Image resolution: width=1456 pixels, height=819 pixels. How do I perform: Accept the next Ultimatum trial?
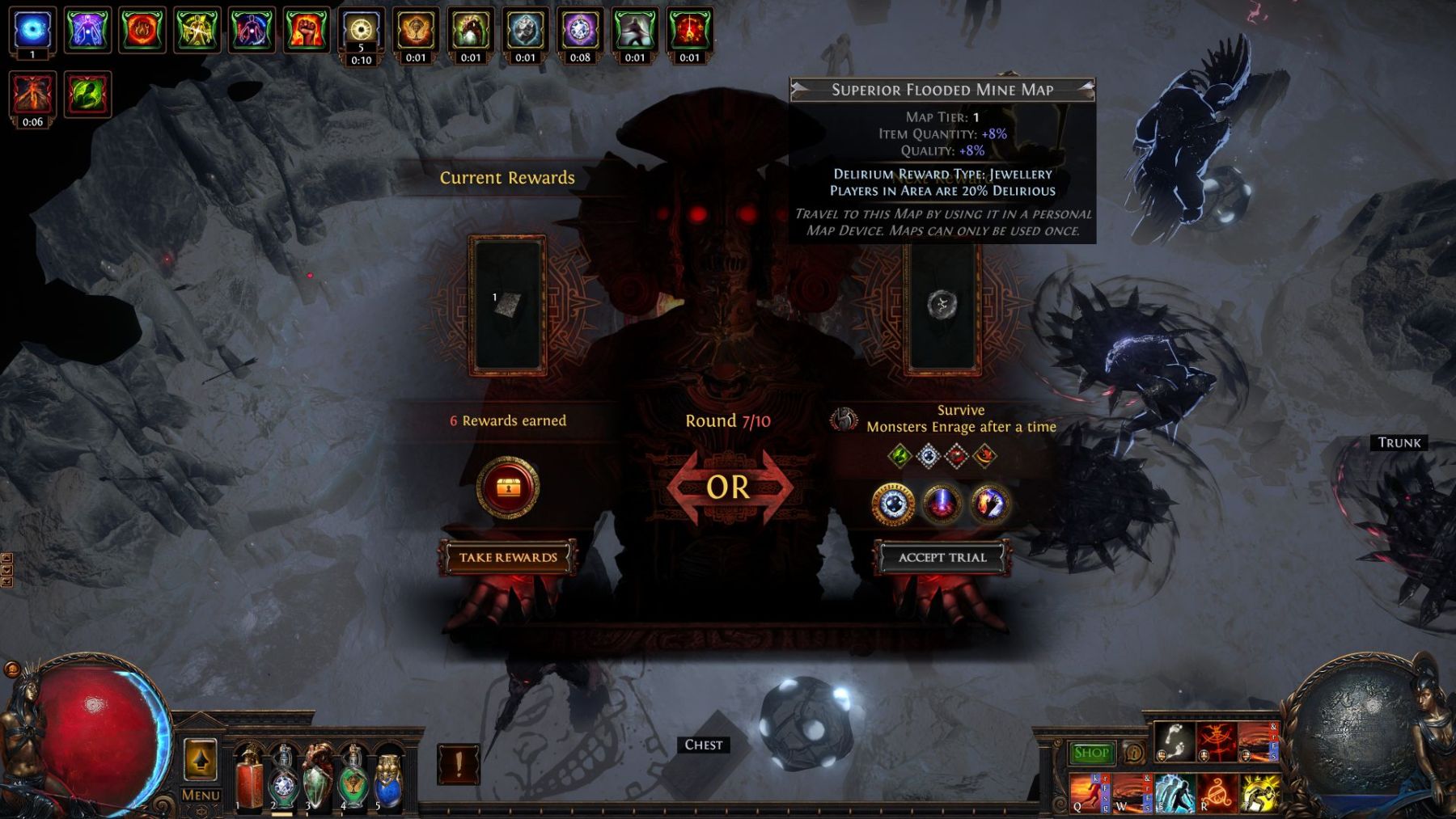click(x=942, y=557)
